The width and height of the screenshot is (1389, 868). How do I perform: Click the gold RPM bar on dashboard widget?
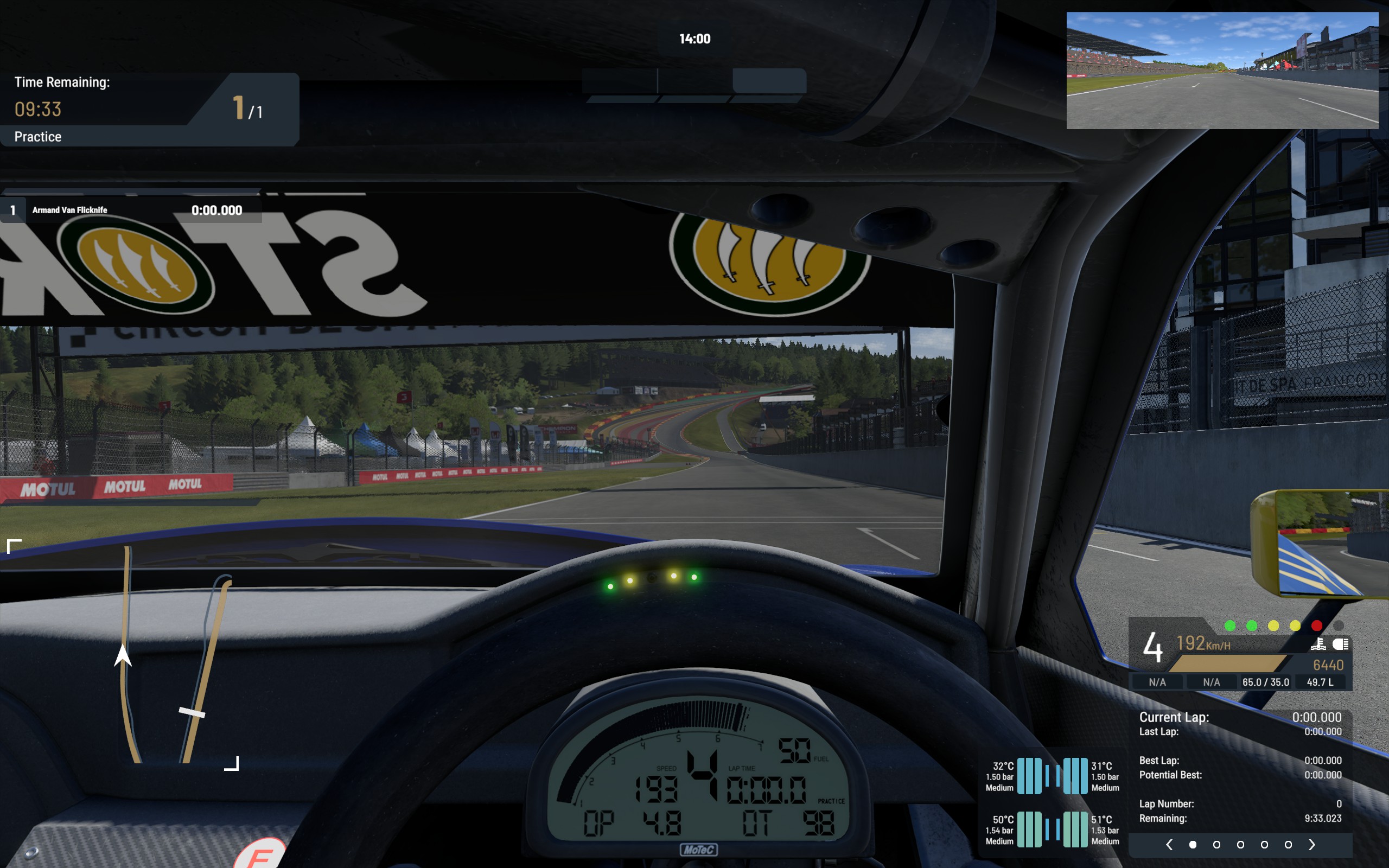coord(1227,663)
